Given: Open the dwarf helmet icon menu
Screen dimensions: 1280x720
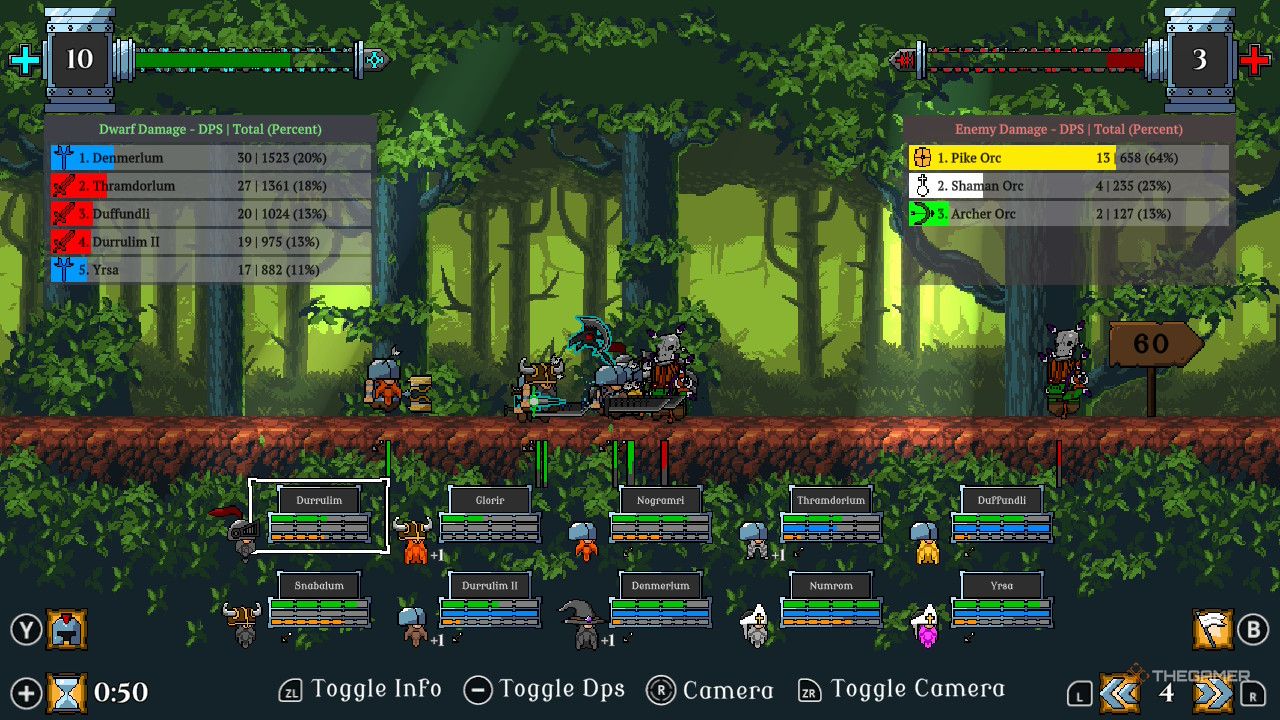Looking at the screenshot, I should coord(66,629).
